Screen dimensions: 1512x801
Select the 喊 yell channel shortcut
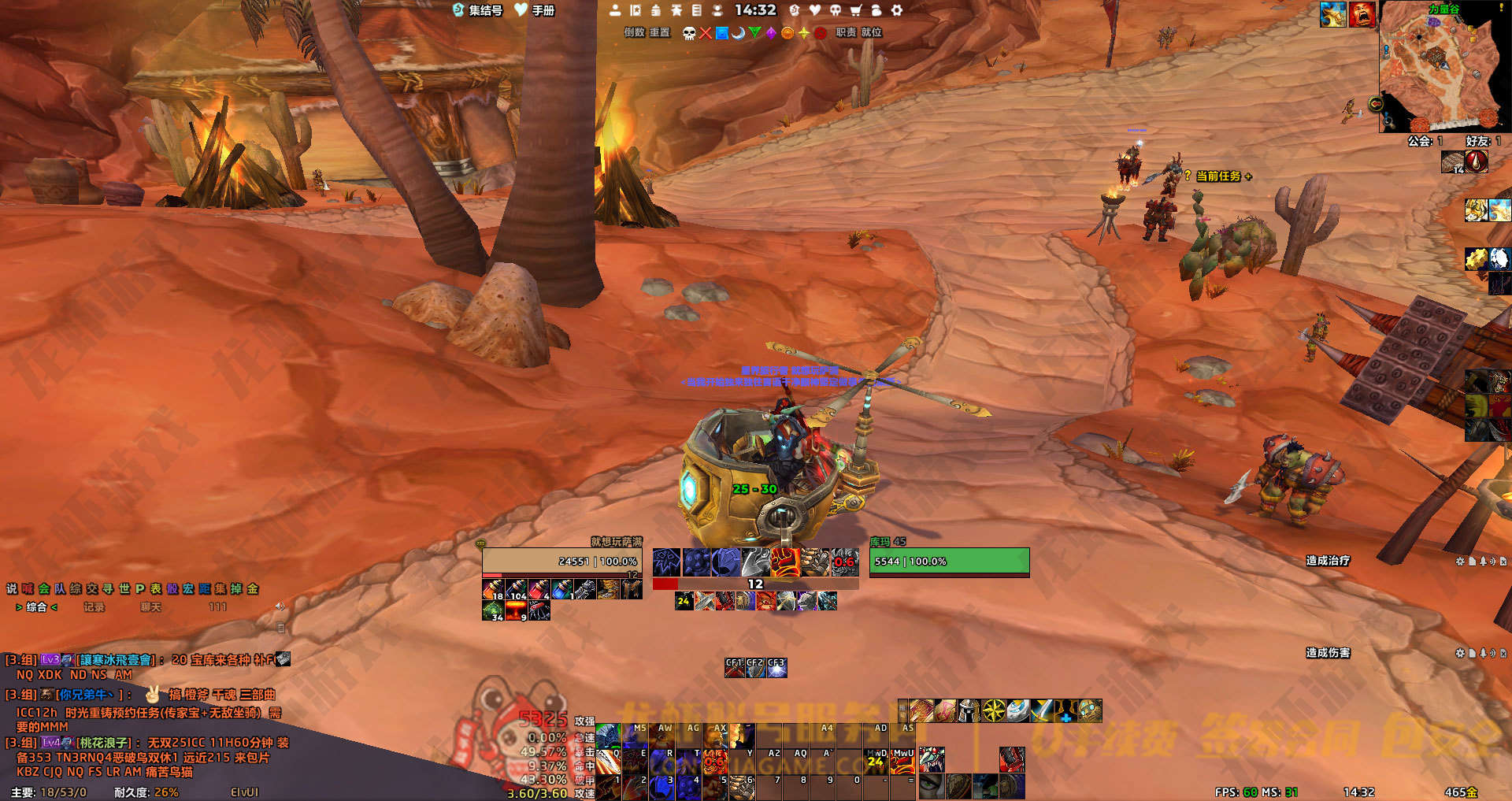pos(28,589)
